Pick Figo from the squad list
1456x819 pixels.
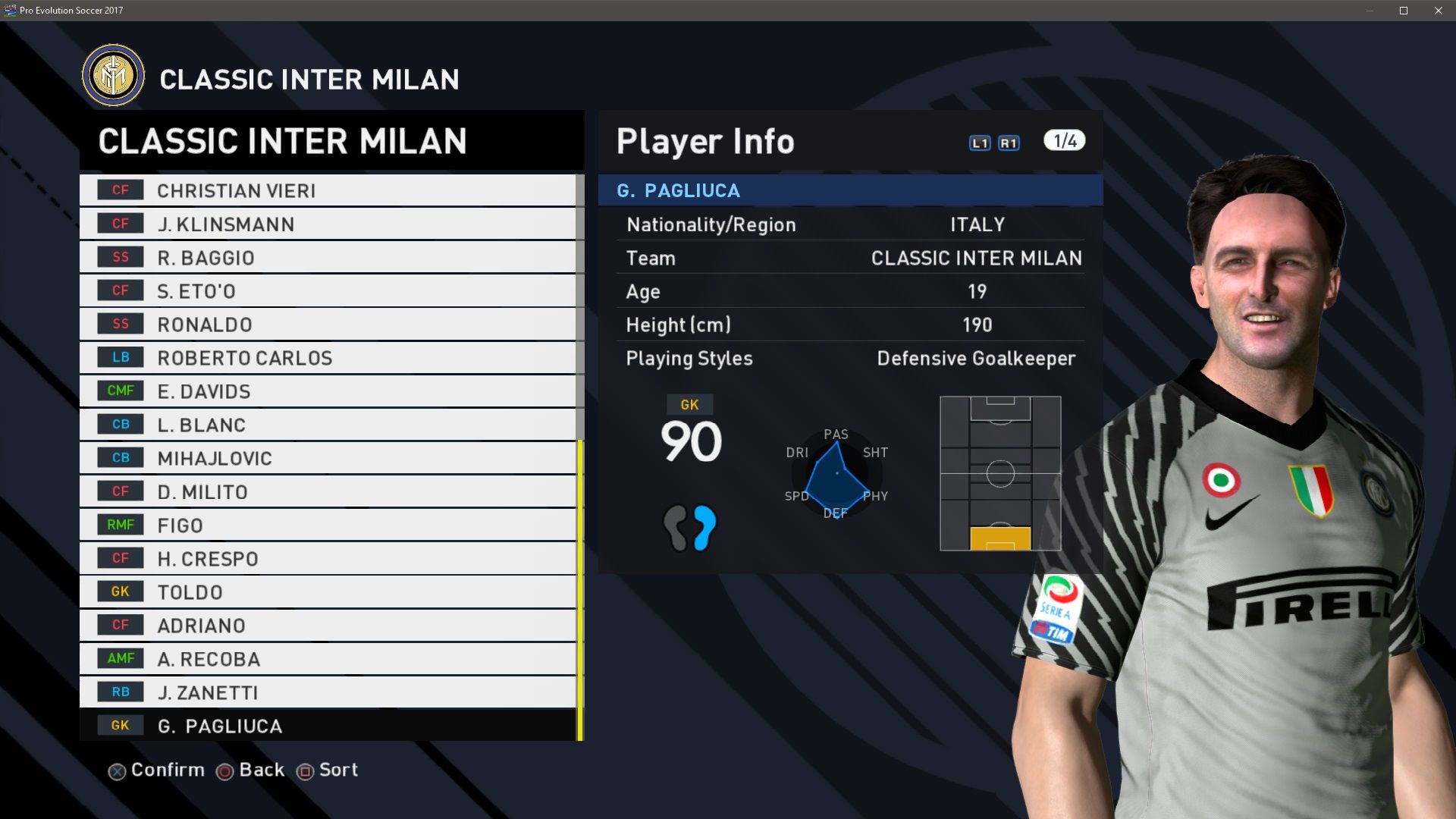(328, 525)
